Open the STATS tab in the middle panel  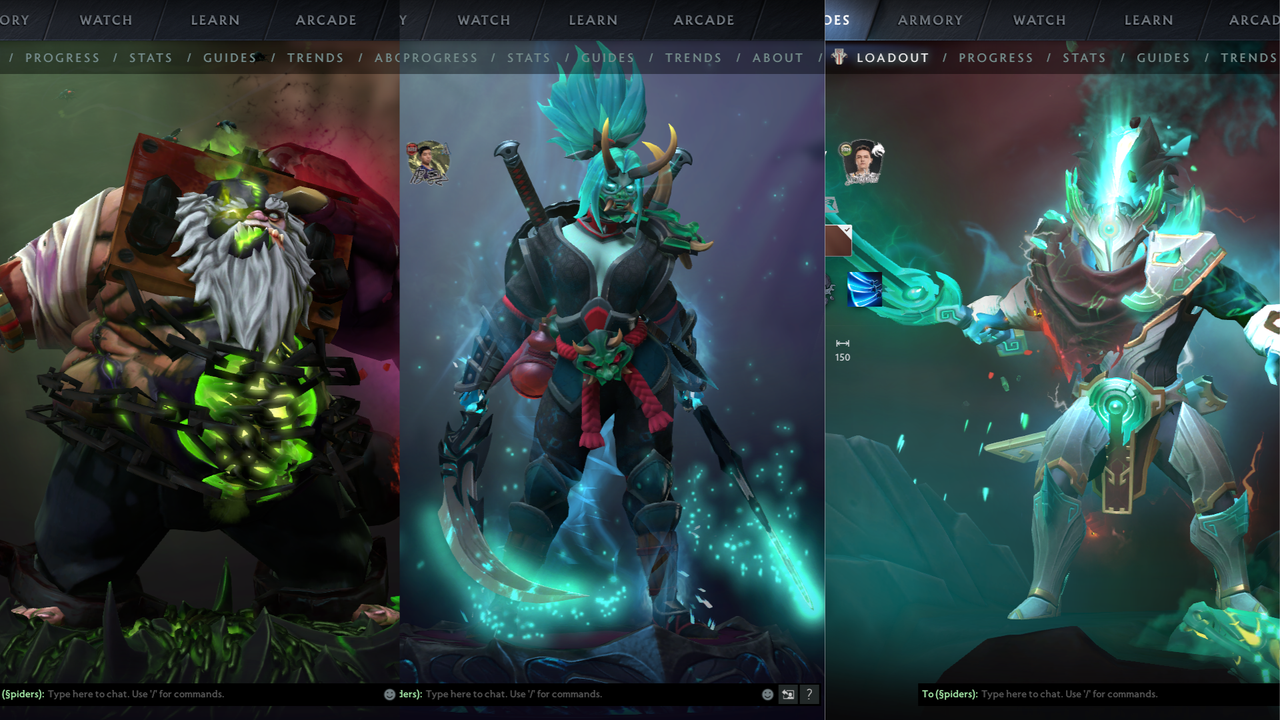(x=529, y=57)
